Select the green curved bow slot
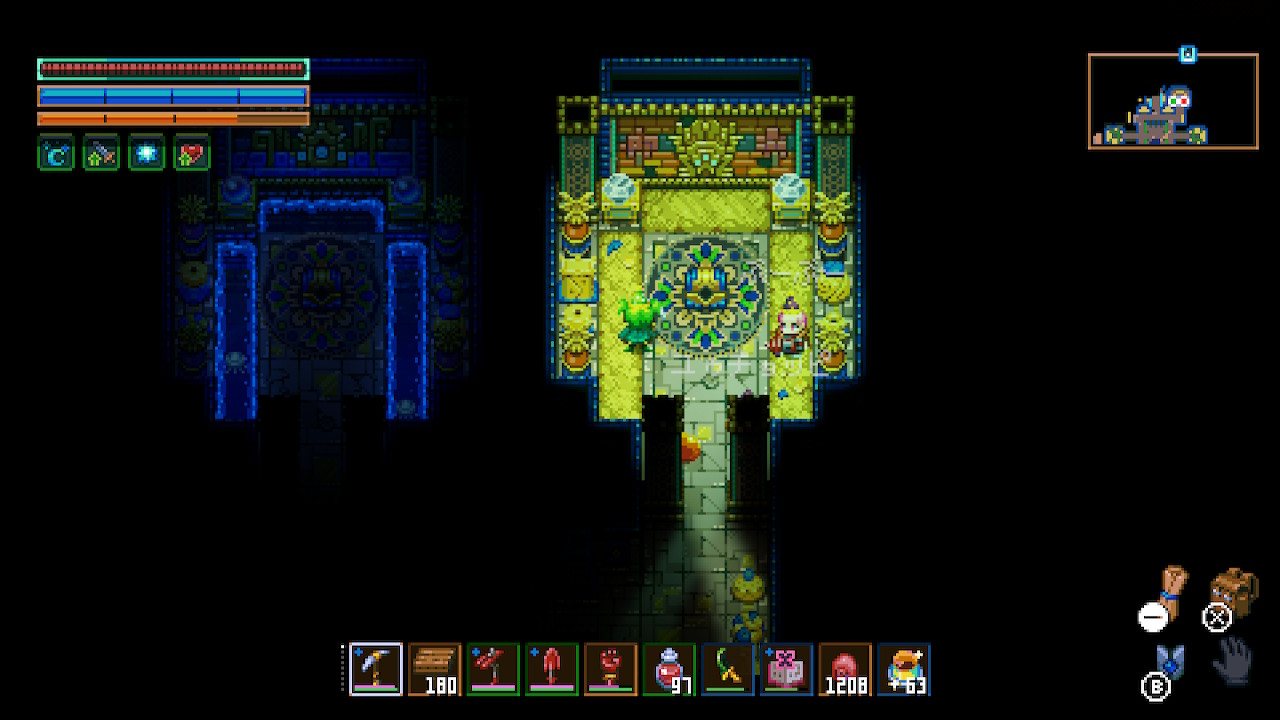 [x=728, y=669]
